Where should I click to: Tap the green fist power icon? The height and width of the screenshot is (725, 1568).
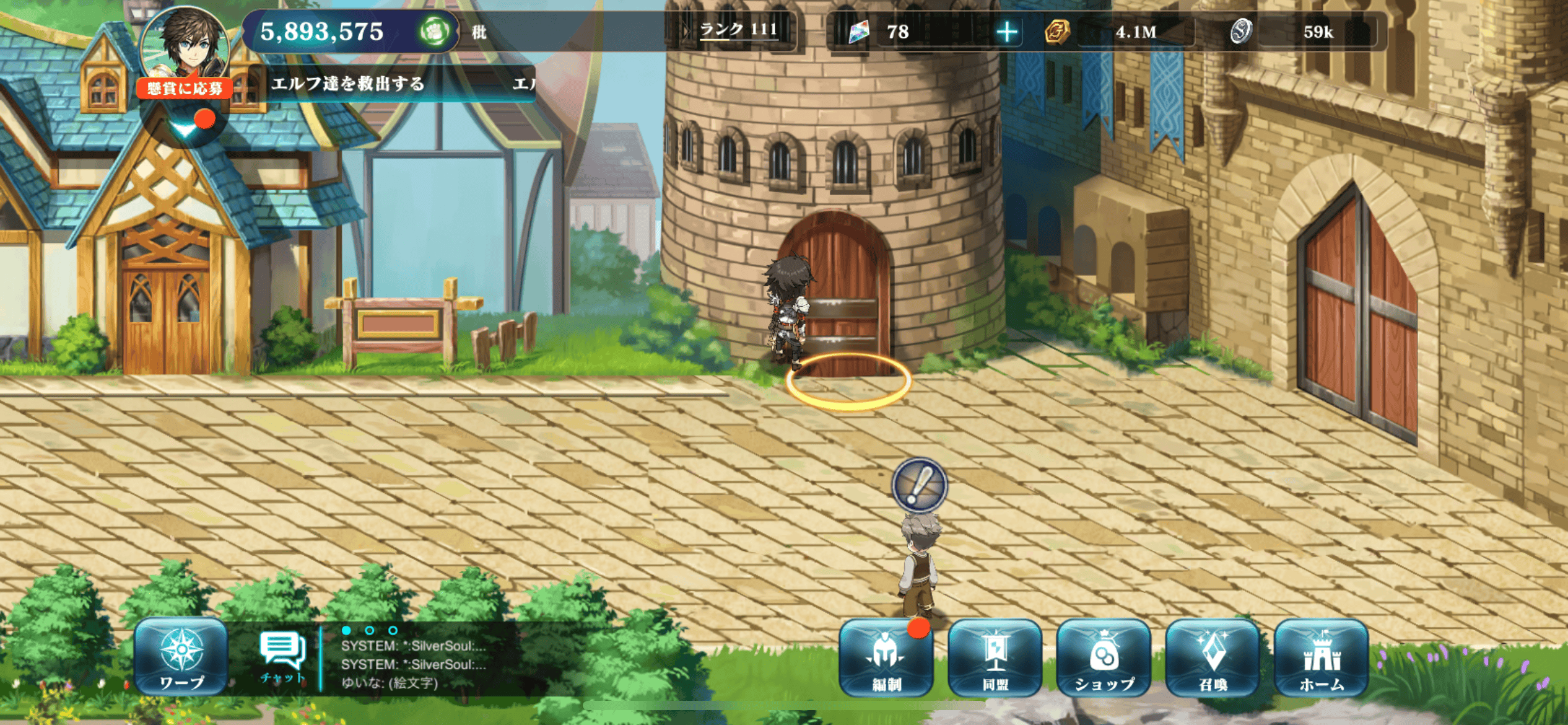434,32
